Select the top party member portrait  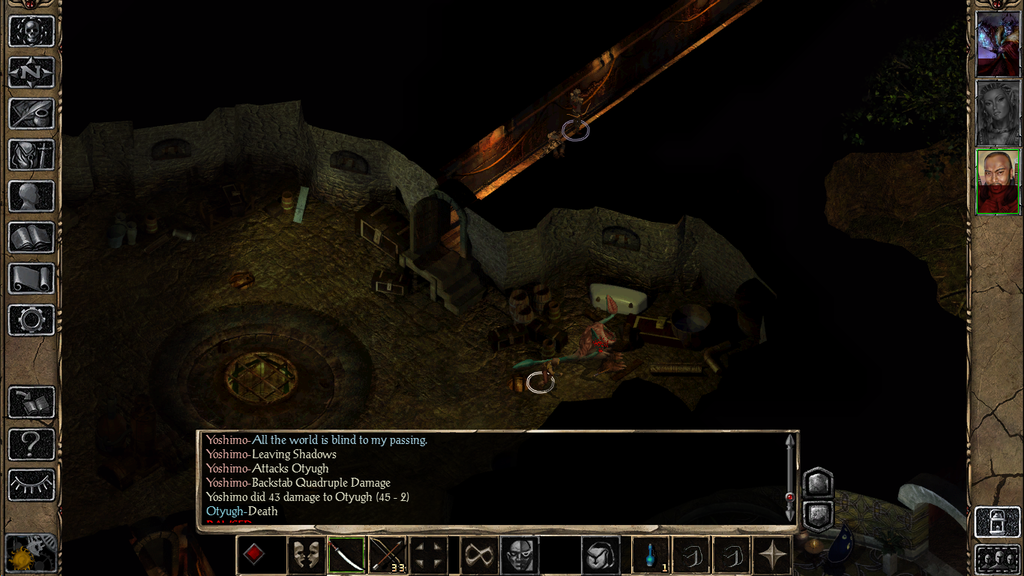(x=997, y=43)
